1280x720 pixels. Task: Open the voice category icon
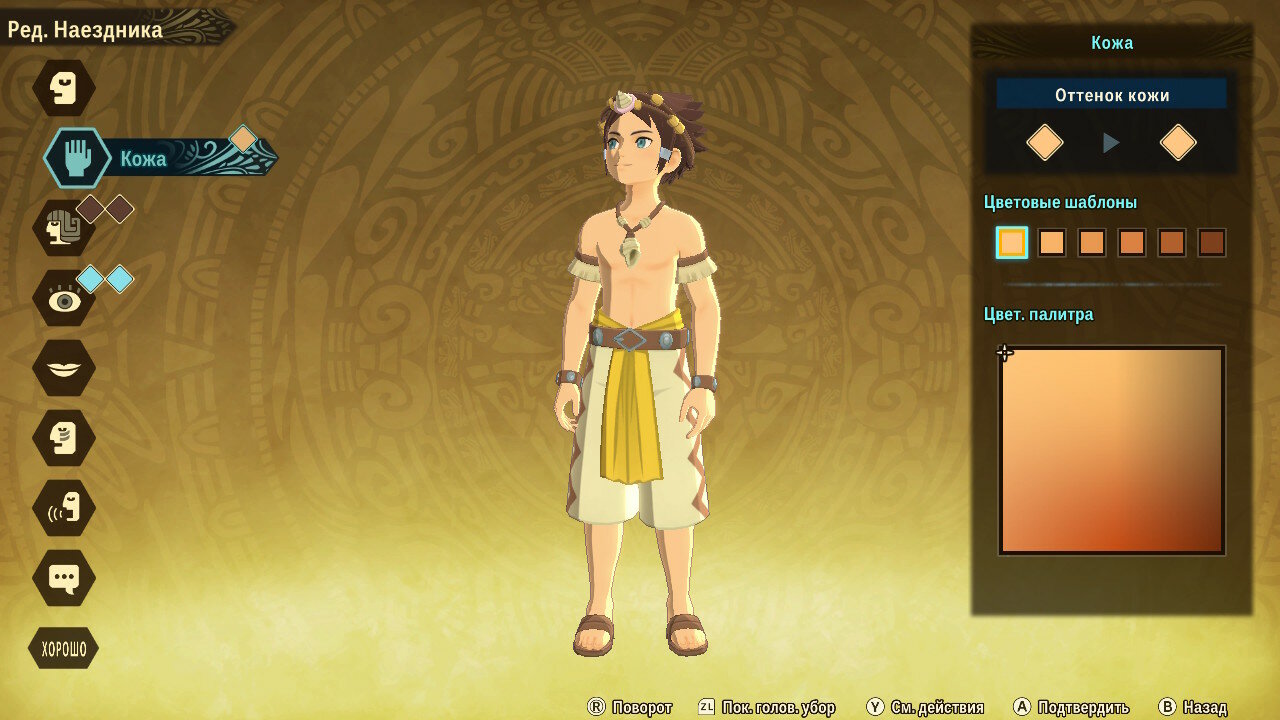tap(64, 508)
